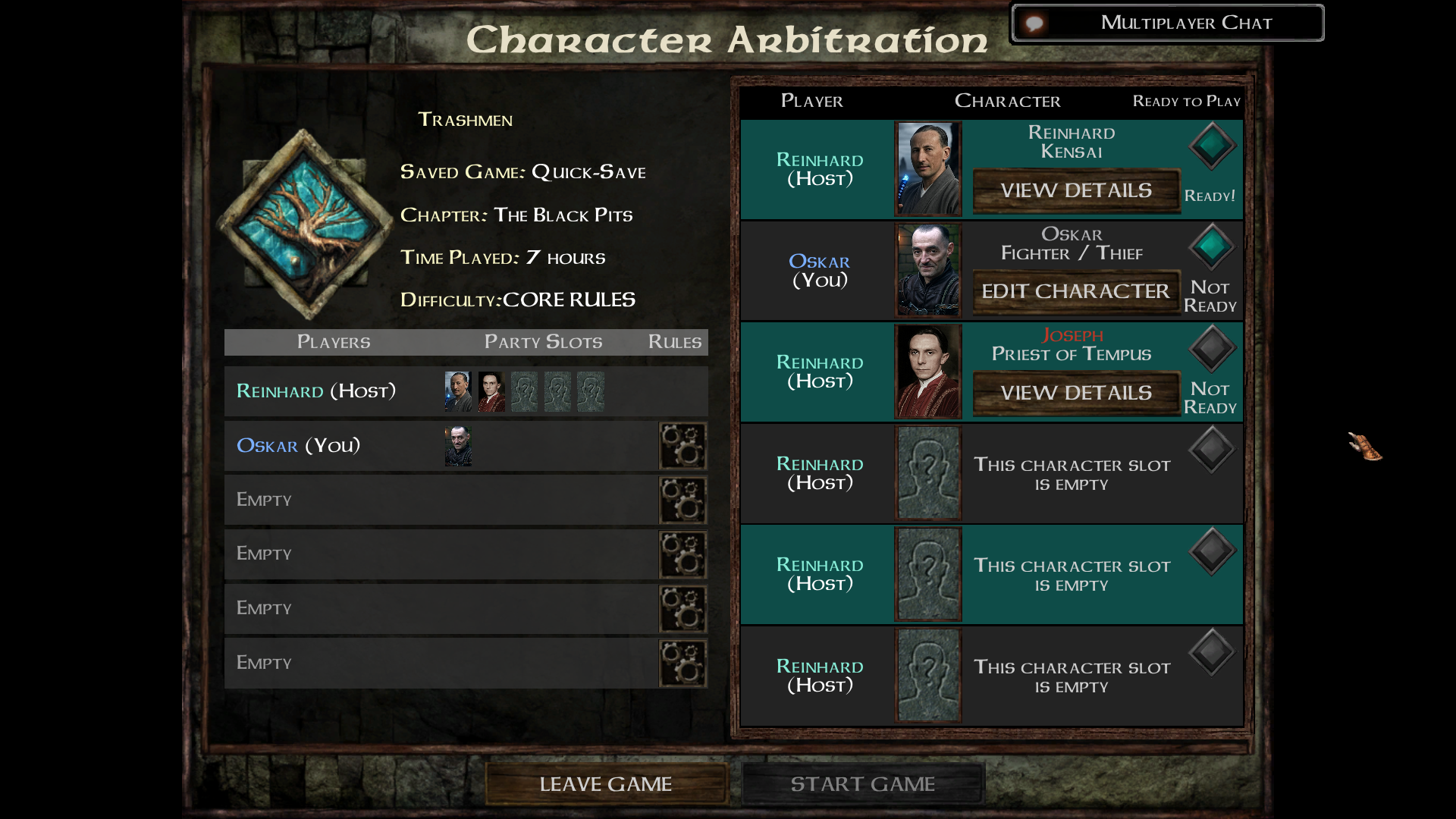The image size is (1456, 819).
Task: Toggle Oskar's ready-to-play diamond
Action: (x=1212, y=246)
